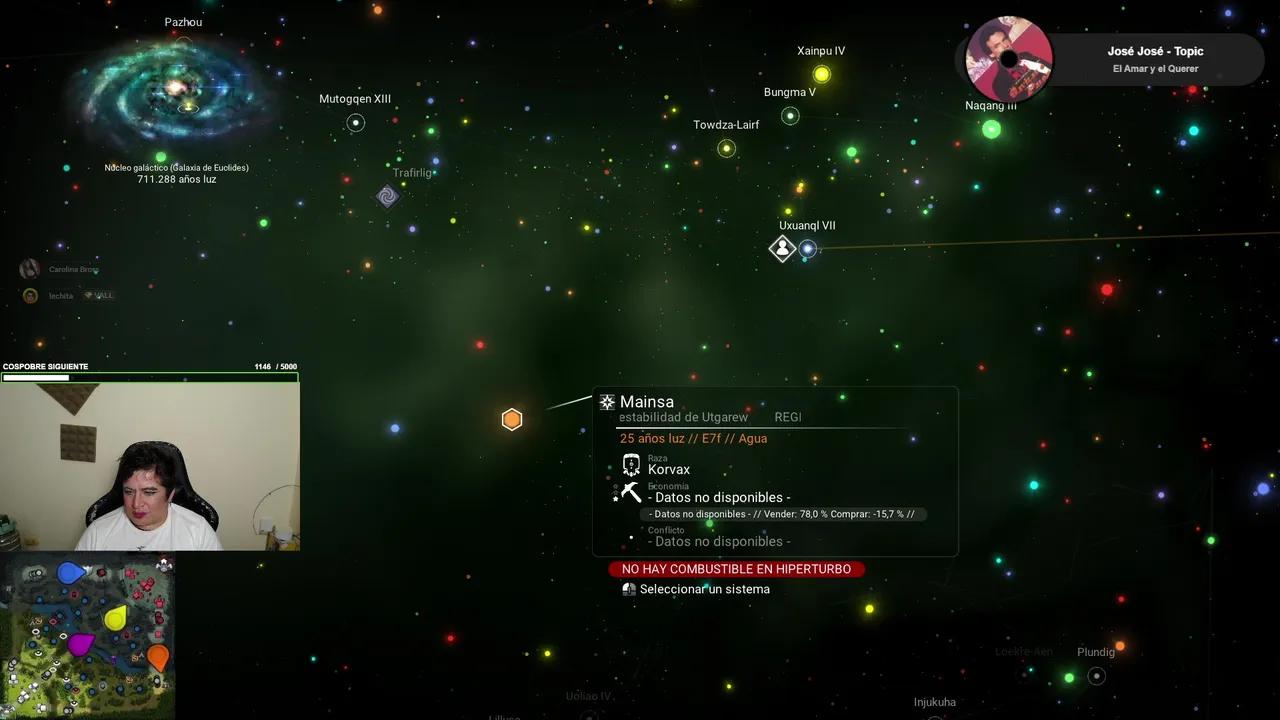Click the José José album art thumbnail
Viewport: 1280px width, 720px height.
coord(1008,59)
